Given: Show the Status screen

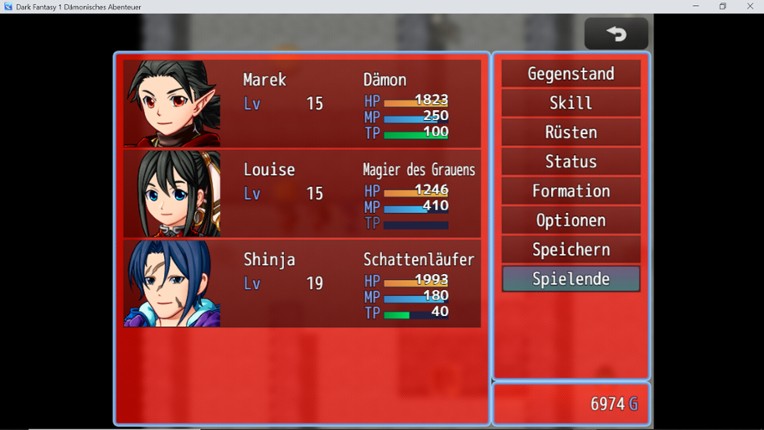Looking at the screenshot, I should click(x=571, y=162).
